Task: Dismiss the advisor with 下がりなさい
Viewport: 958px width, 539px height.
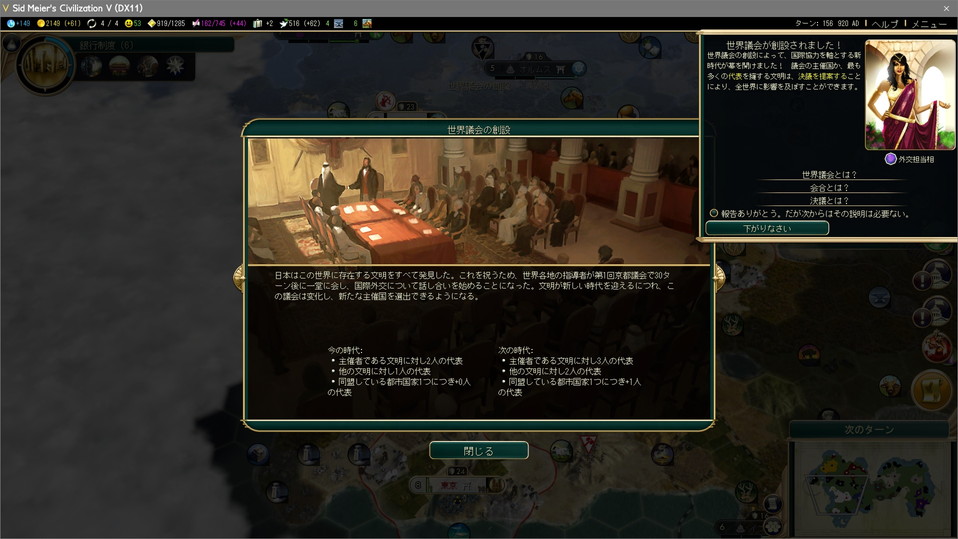Action: pos(767,228)
